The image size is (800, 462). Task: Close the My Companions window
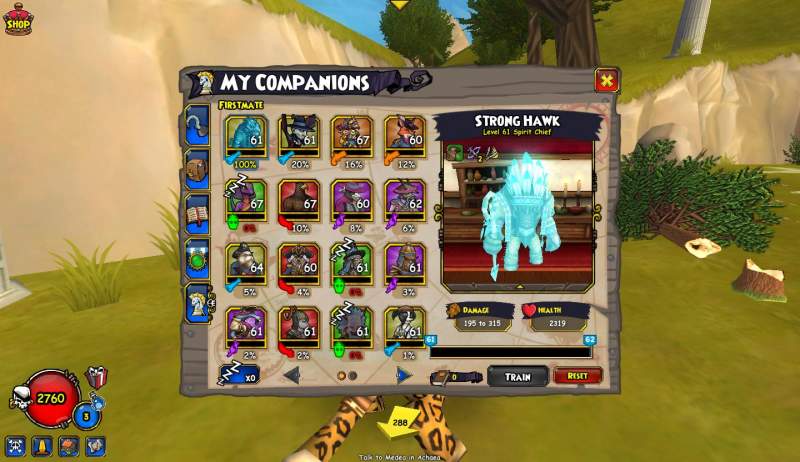(x=606, y=80)
